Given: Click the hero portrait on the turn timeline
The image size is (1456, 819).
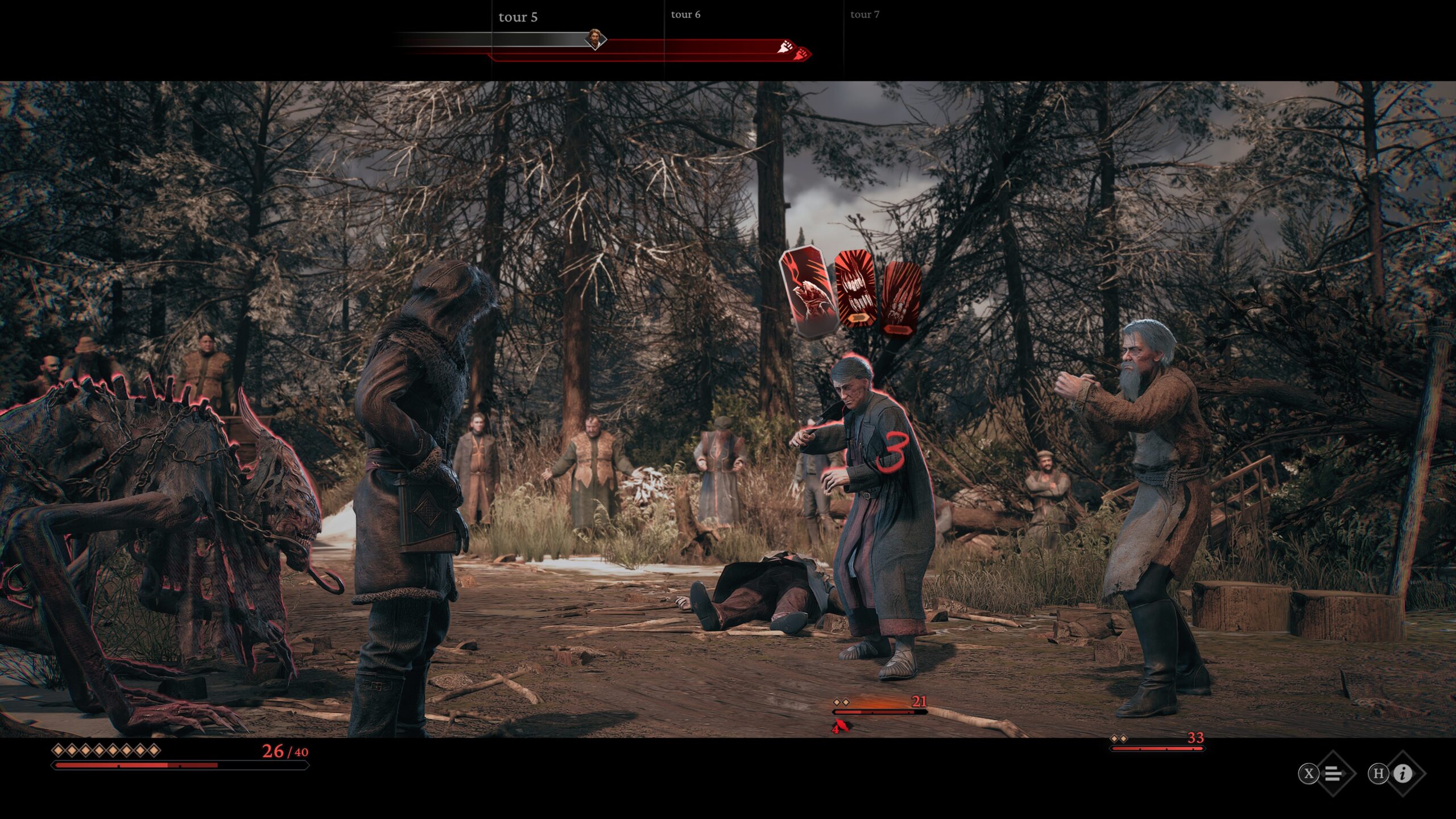Looking at the screenshot, I should click(x=595, y=39).
